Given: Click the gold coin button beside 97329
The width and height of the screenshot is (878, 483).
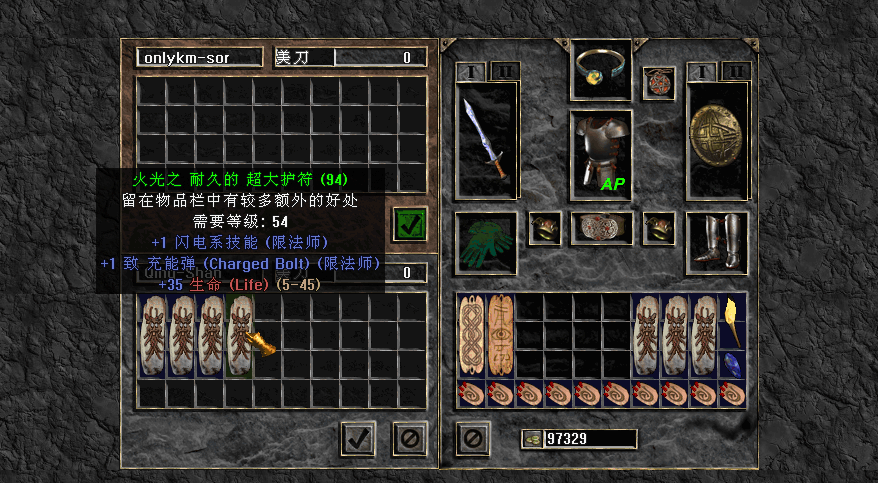Looking at the screenshot, I should pyautogui.click(x=532, y=438).
